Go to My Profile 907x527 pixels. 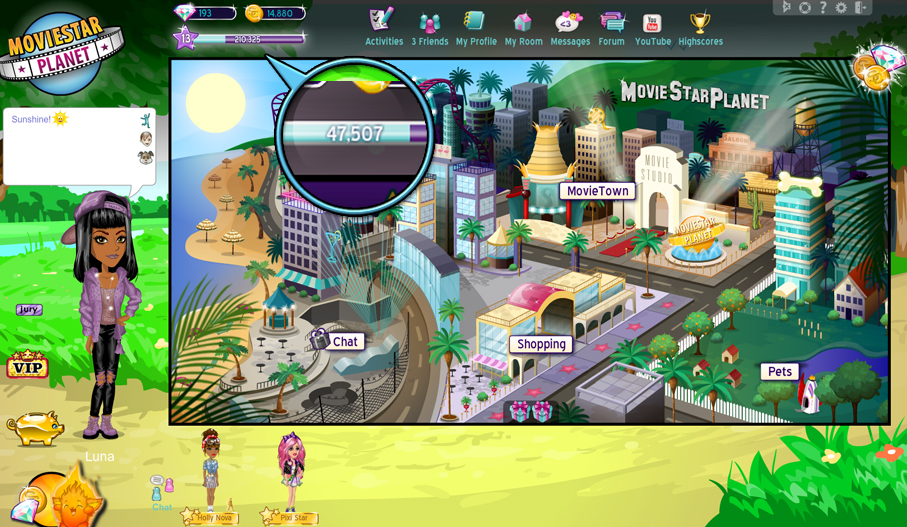476,28
